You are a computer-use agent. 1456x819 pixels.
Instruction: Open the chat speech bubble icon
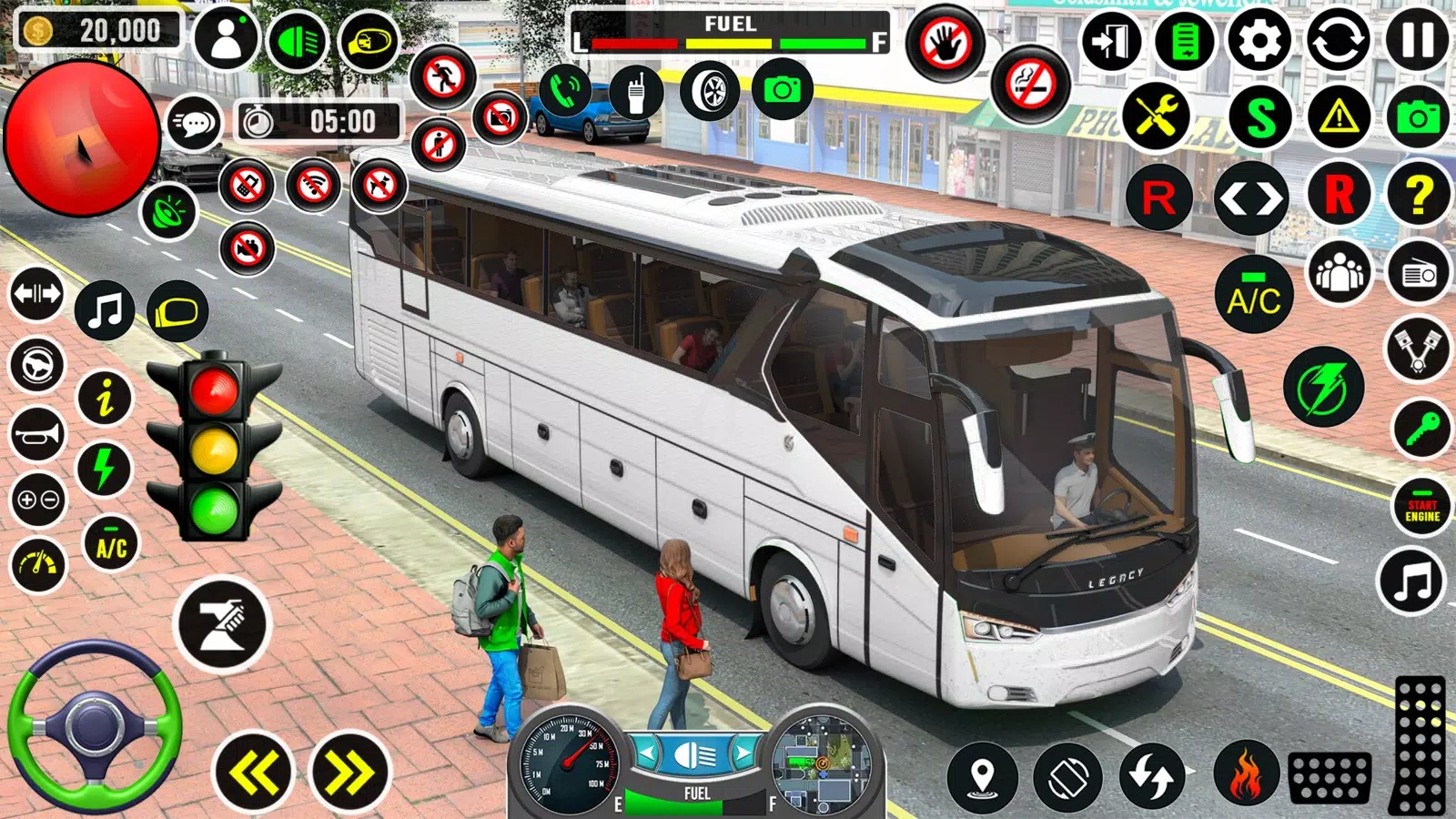pos(194,124)
